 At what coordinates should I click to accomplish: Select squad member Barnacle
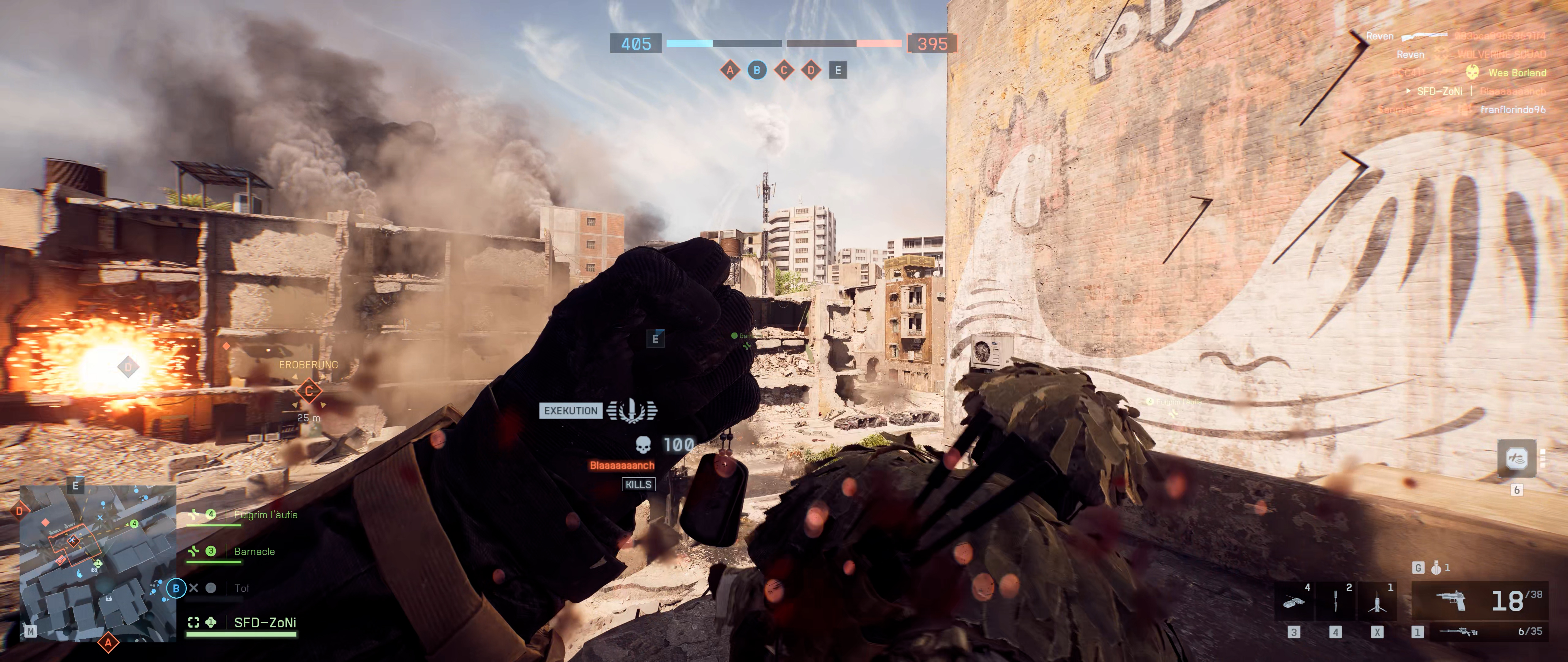[254, 551]
